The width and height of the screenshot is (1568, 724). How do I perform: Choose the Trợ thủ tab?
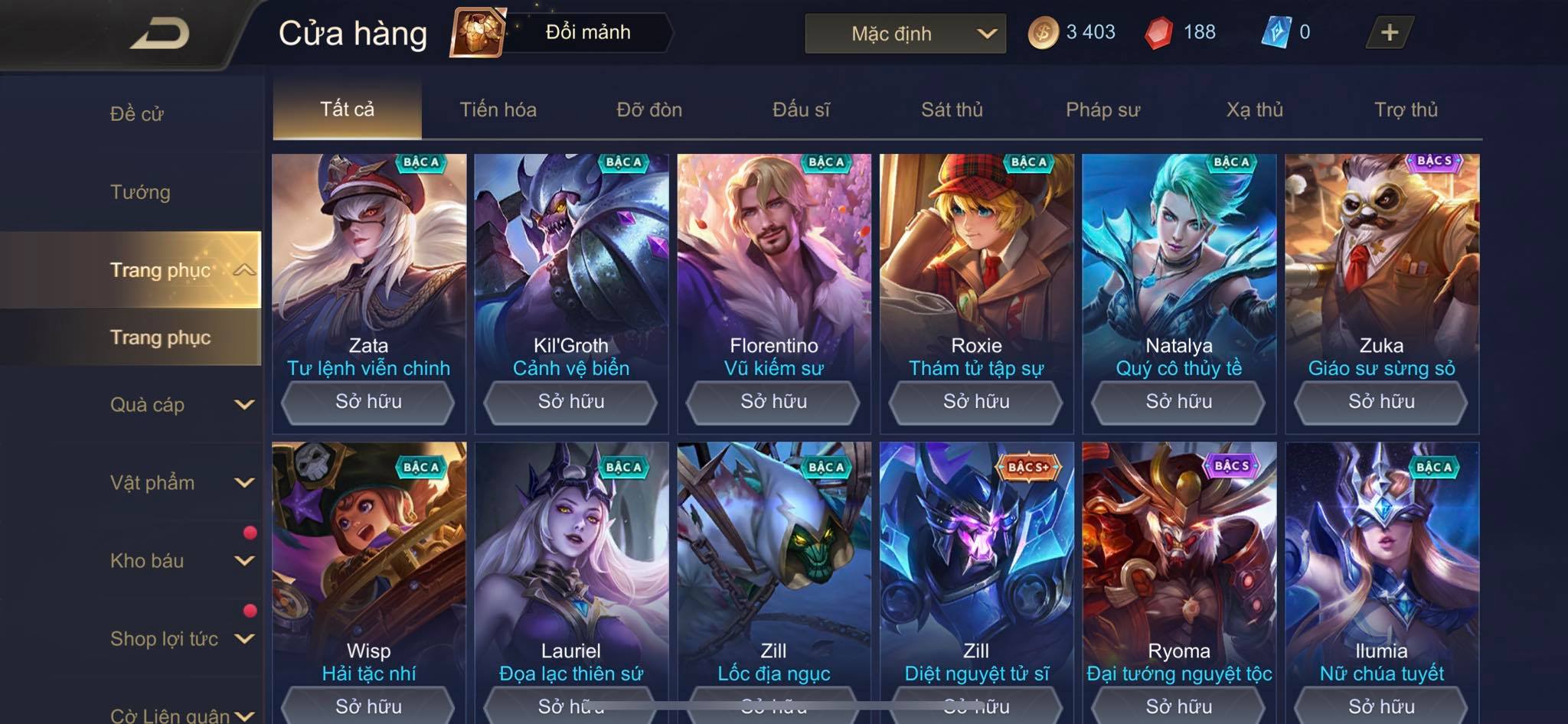(1406, 109)
